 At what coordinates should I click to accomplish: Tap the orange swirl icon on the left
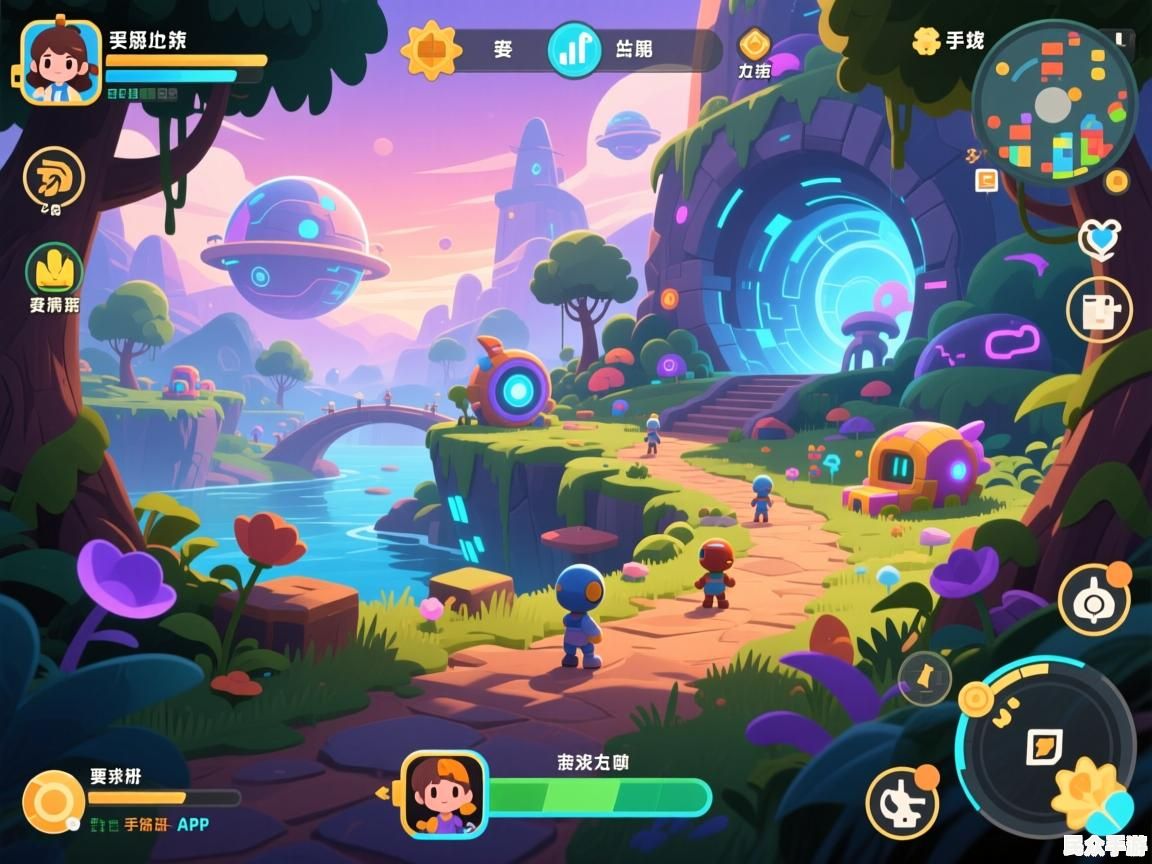(54, 178)
